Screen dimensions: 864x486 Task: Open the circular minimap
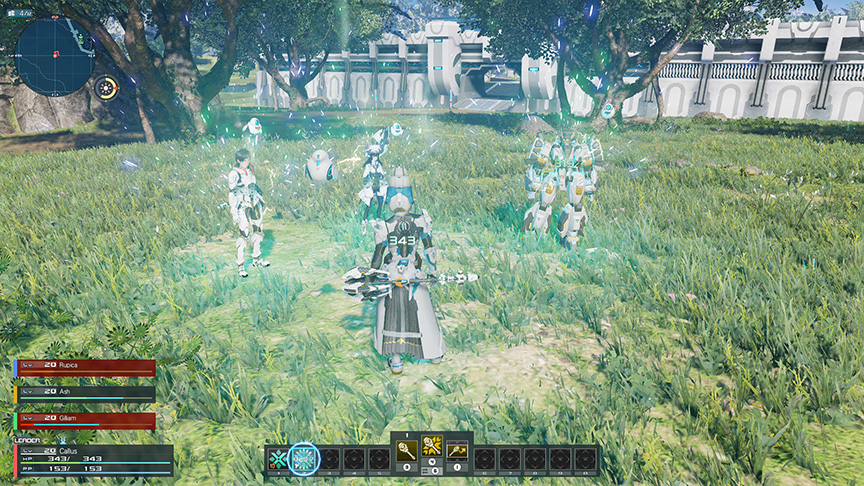55,55
